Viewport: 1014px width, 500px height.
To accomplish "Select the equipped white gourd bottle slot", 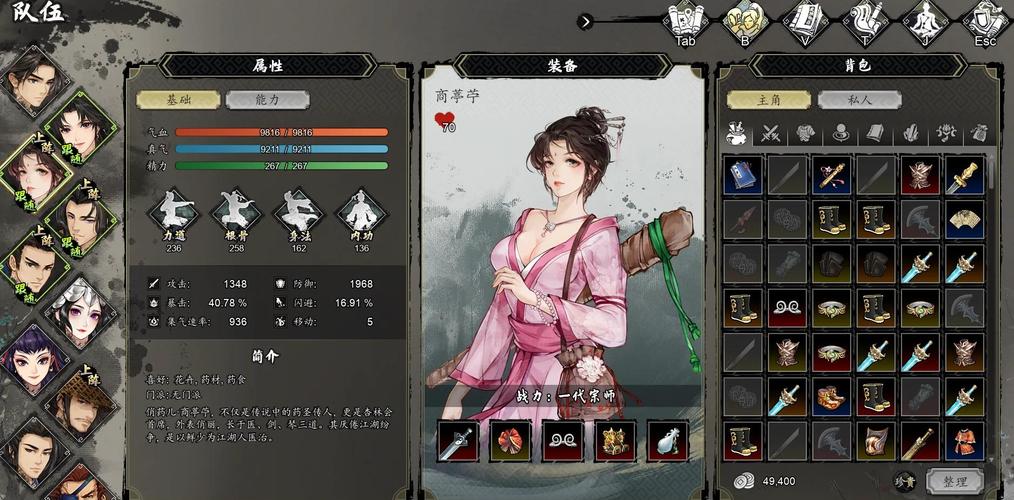I will [668, 441].
